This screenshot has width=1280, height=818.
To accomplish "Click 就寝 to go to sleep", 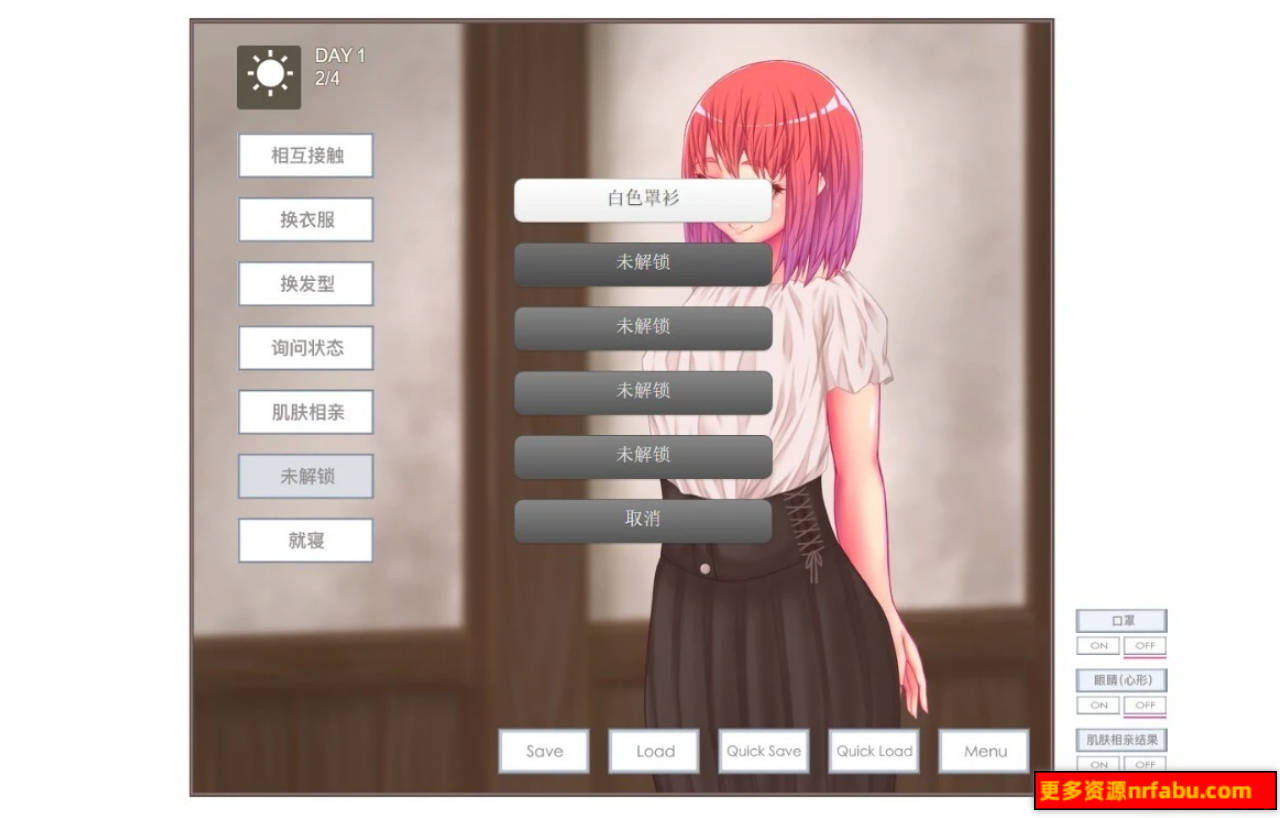I will (x=305, y=540).
